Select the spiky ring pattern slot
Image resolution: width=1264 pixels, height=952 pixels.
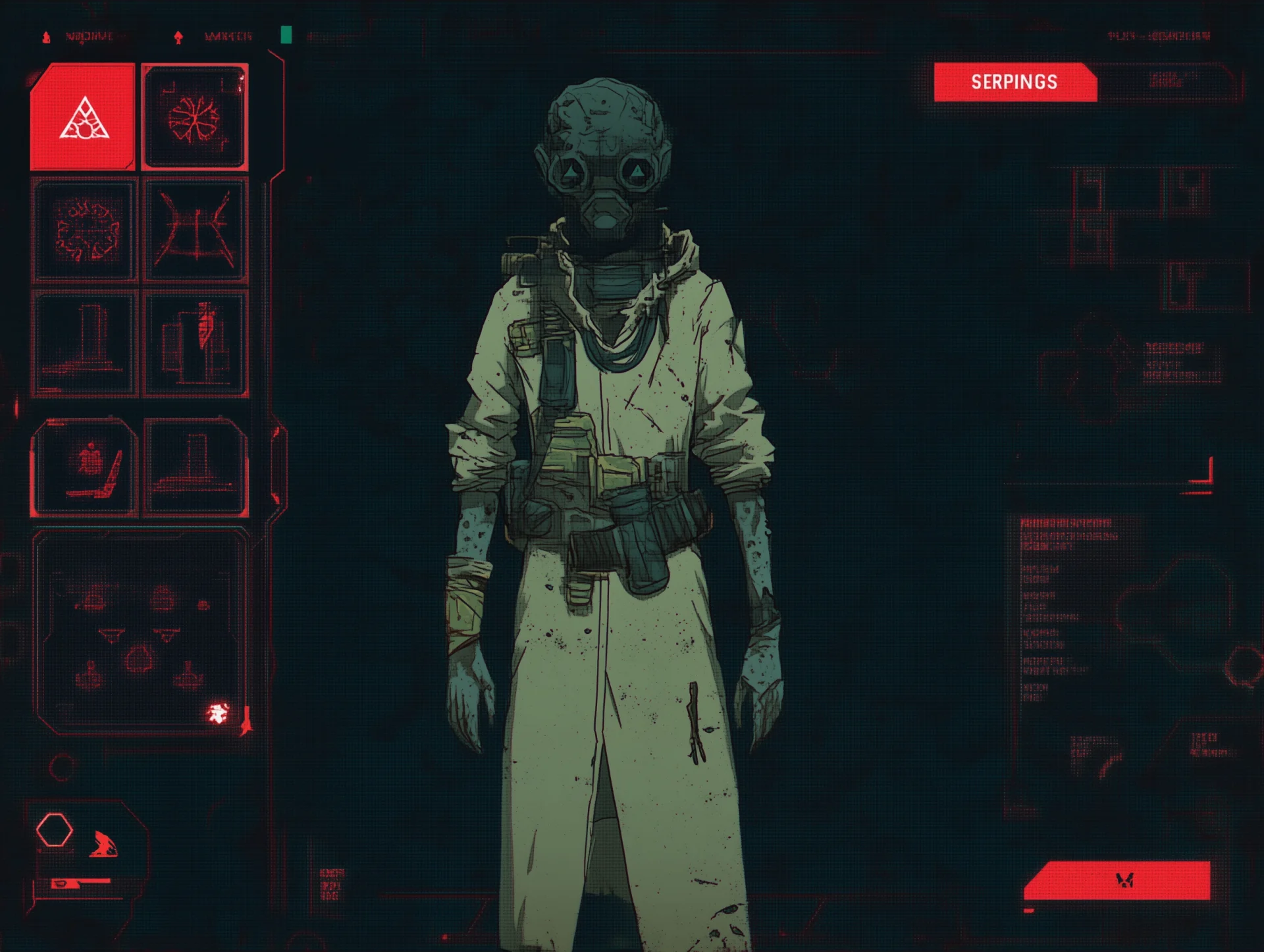pyautogui.click(x=86, y=230)
